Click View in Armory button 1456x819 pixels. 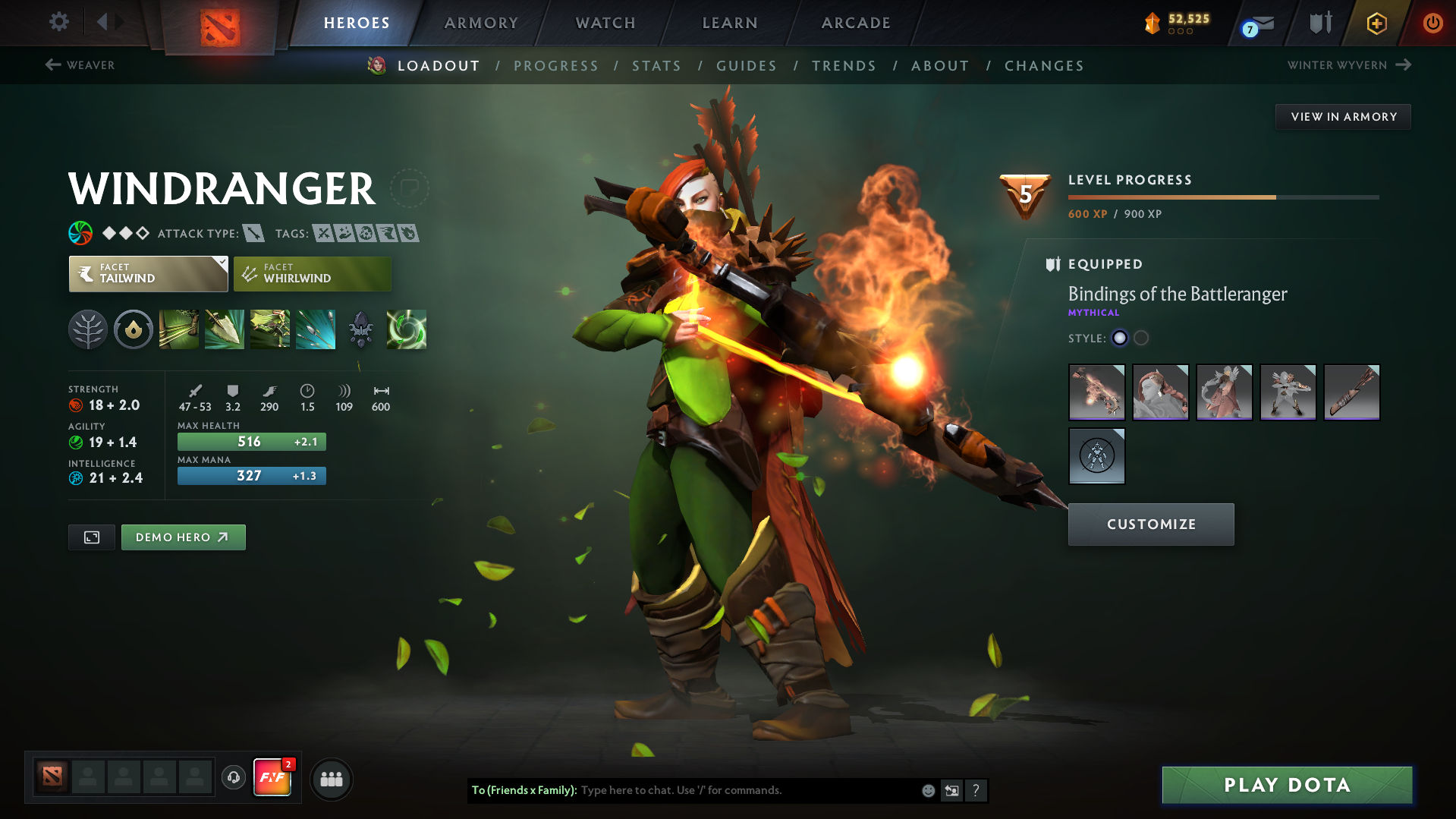(x=1343, y=117)
